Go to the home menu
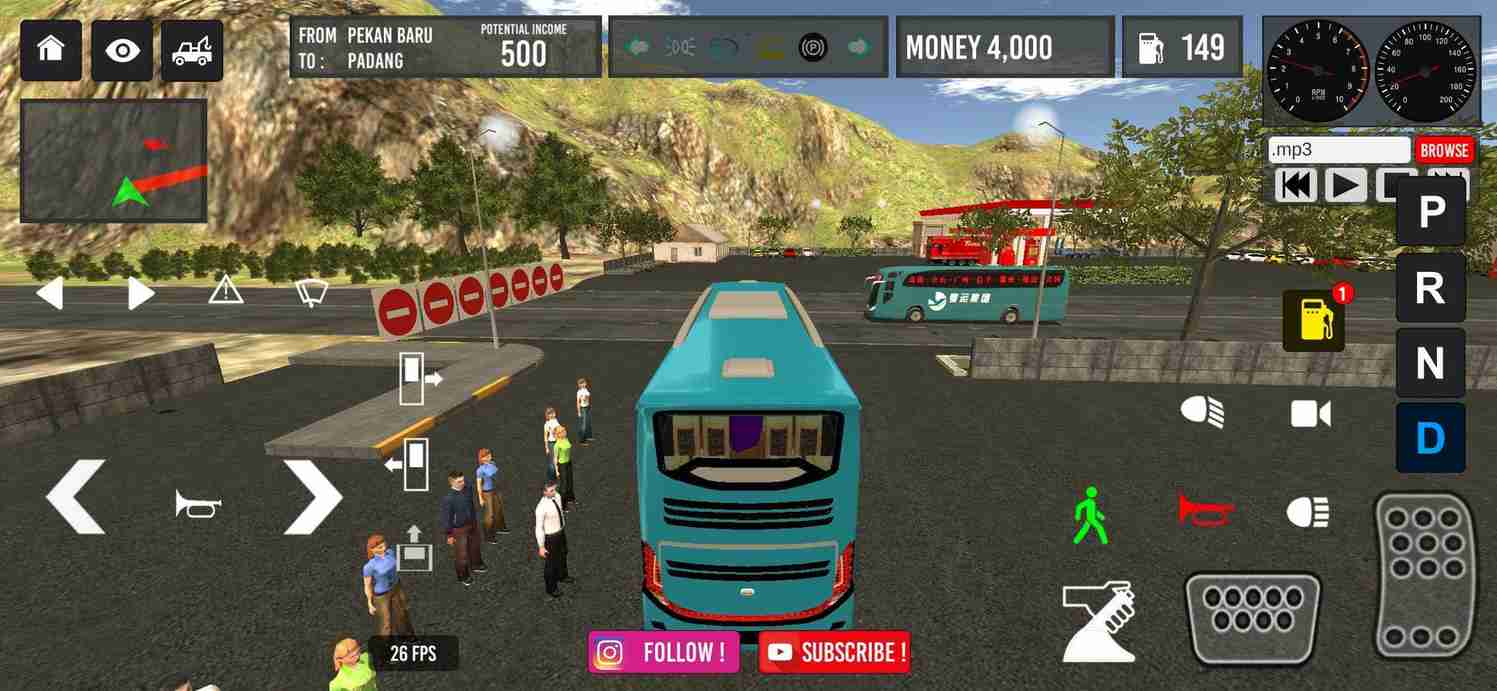The width and height of the screenshot is (1497, 691). 50,50
